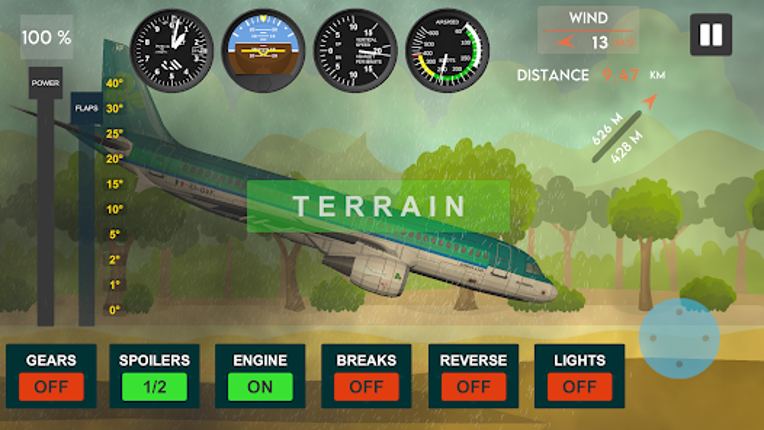Turn the ENGINE off
The width and height of the screenshot is (764, 430).
coord(260,386)
